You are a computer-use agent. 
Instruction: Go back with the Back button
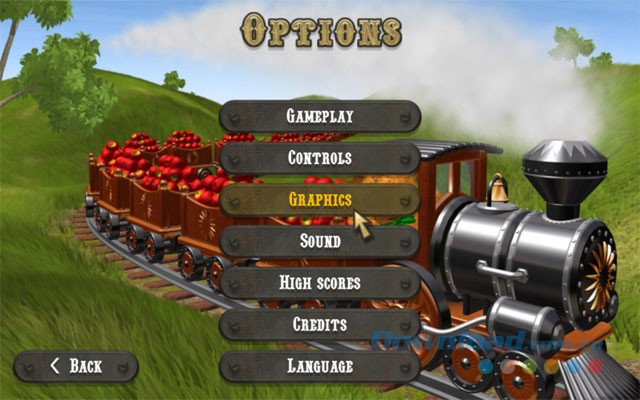click(x=75, y=366)
